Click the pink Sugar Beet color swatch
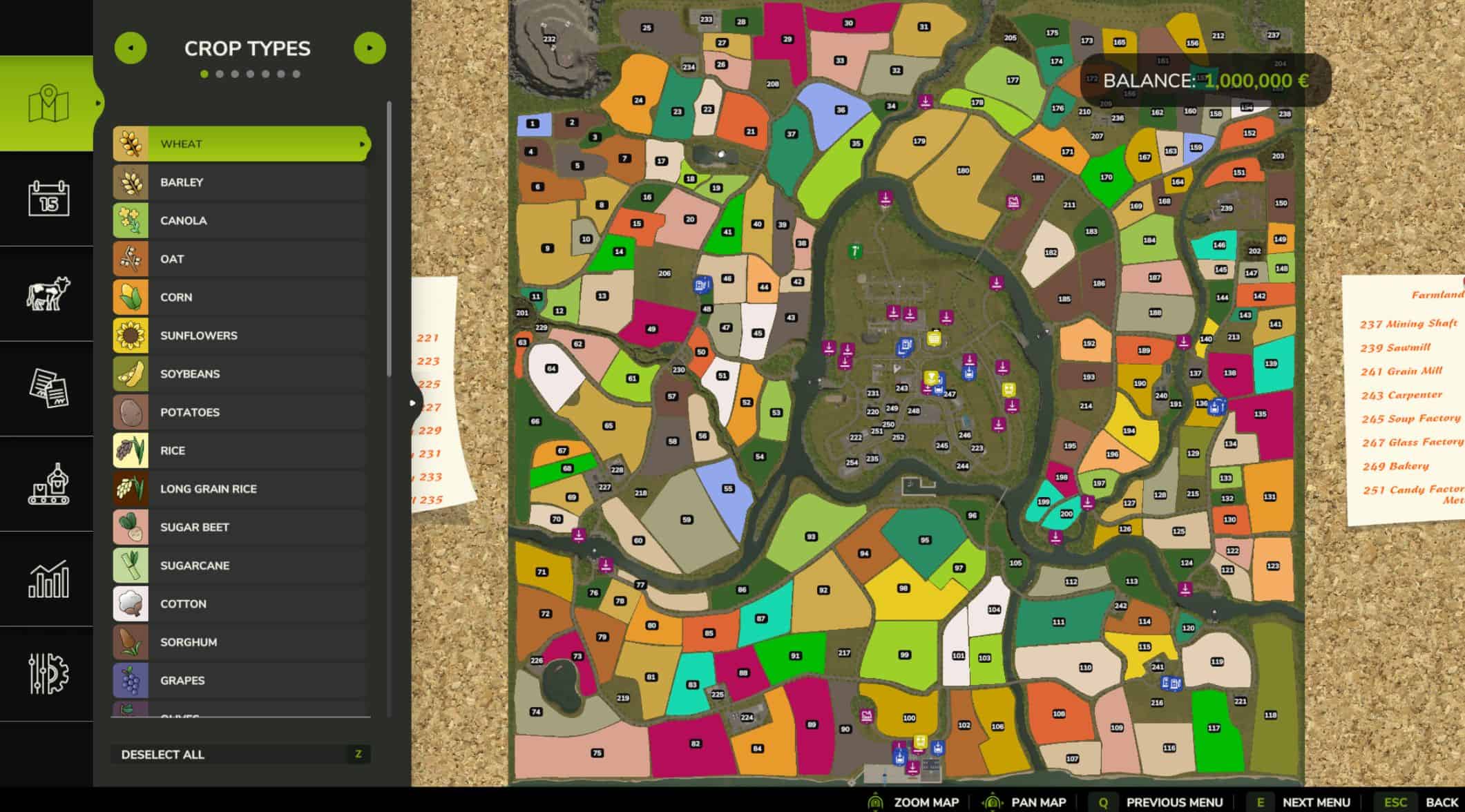The height and width of the screenshot is (812, 1465). 131,527
